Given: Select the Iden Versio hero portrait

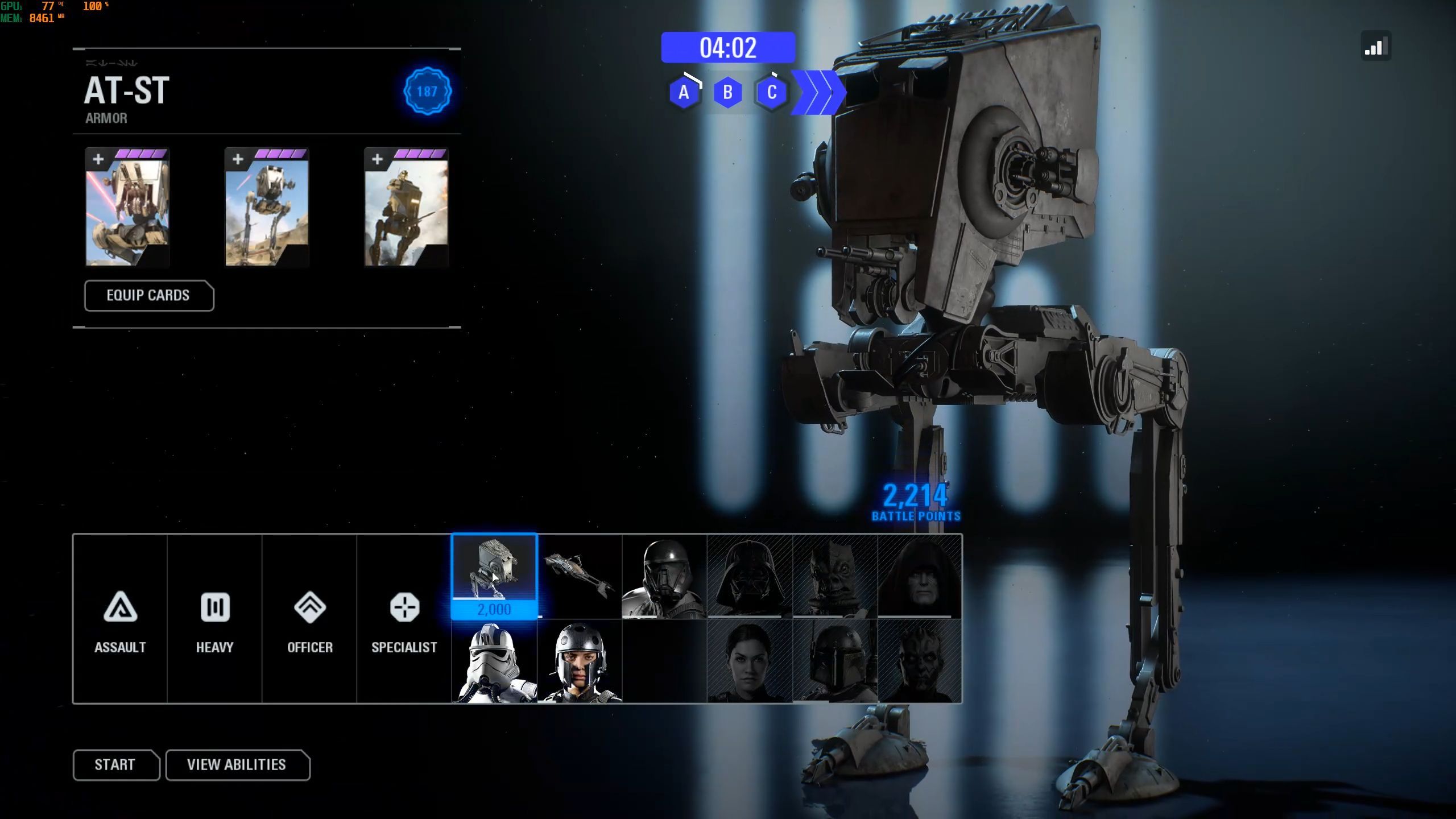Looking at the screenshot, I should [x=749, y=661].
